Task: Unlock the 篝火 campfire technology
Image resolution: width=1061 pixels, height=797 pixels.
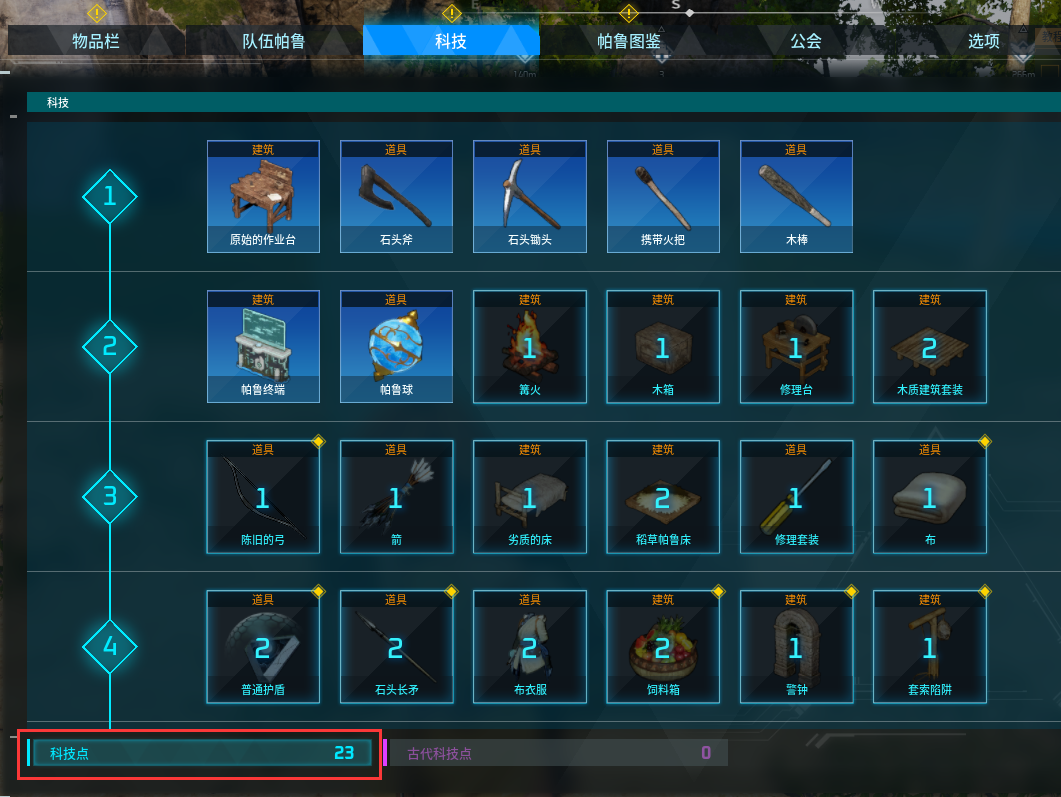Action: click(x=529, y=346)
